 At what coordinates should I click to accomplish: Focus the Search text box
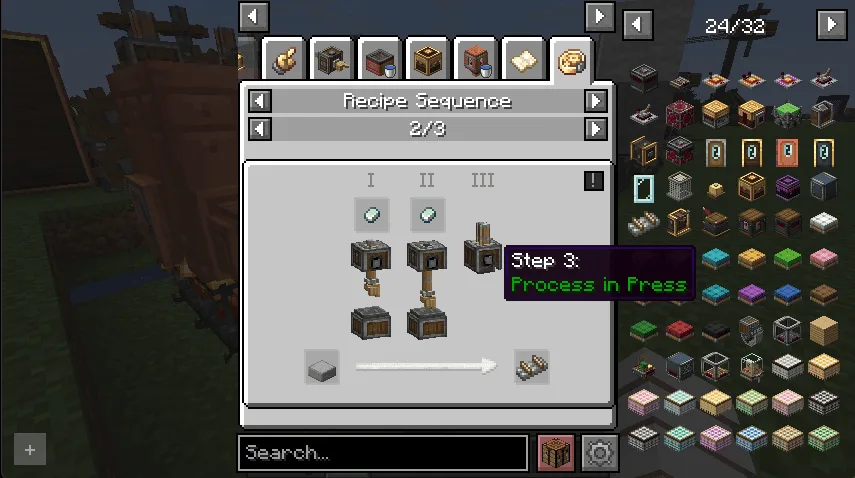(382, 453)
